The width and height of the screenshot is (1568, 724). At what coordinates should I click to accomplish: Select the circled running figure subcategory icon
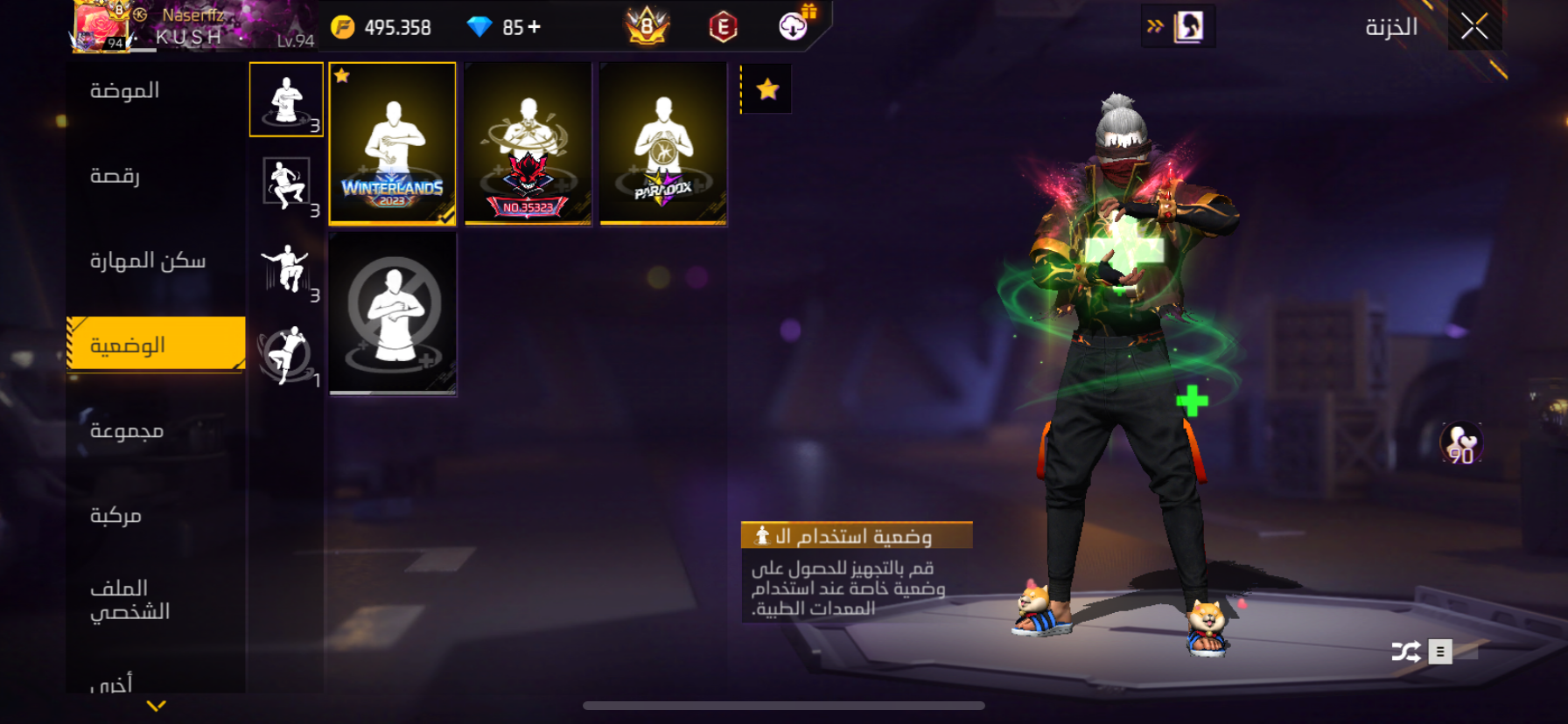pyautogui.click(x=286, y=354)
